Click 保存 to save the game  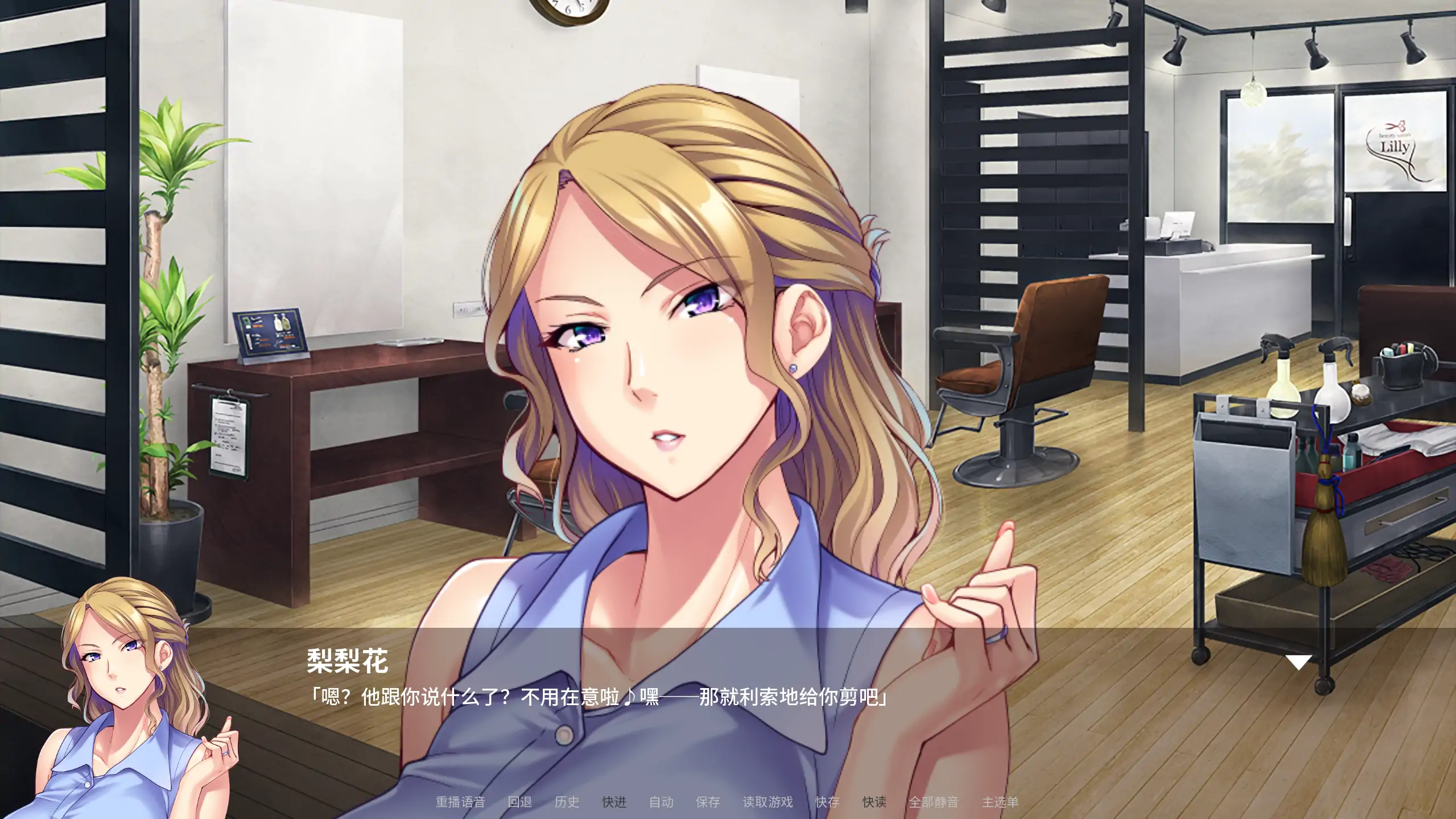click(708, 802)
